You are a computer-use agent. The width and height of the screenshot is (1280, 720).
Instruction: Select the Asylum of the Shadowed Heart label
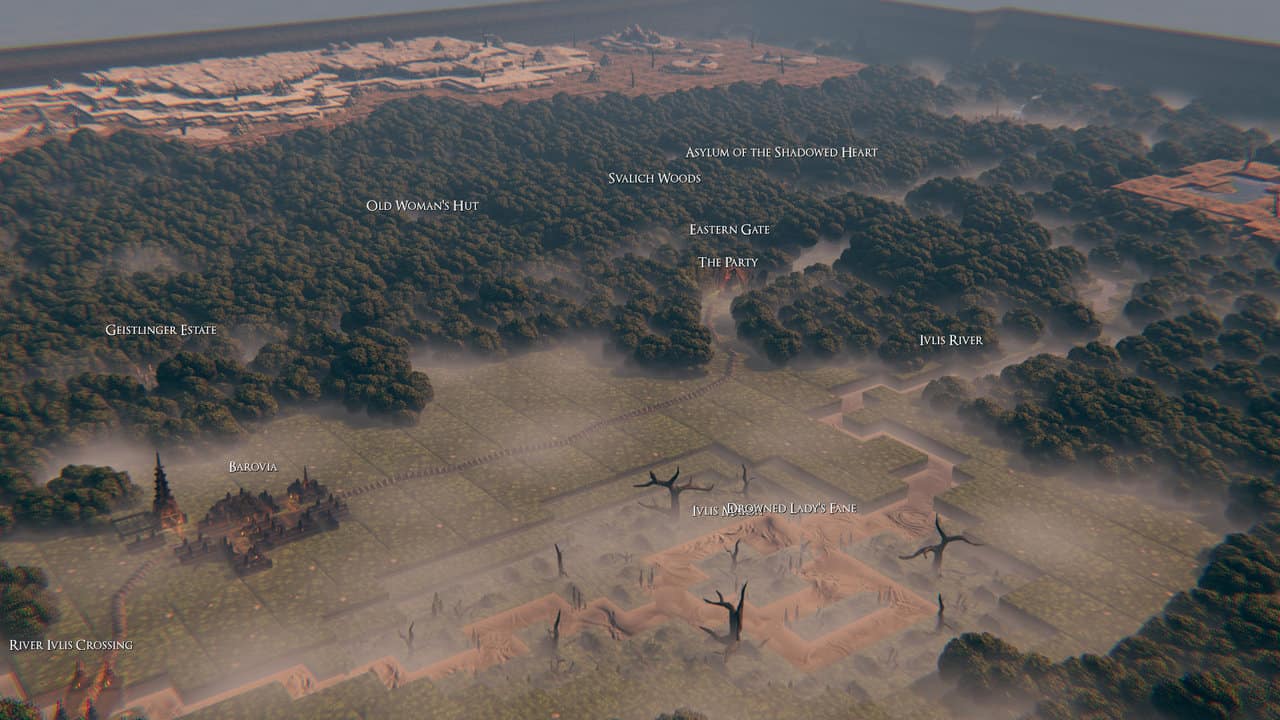pos(781,152)
